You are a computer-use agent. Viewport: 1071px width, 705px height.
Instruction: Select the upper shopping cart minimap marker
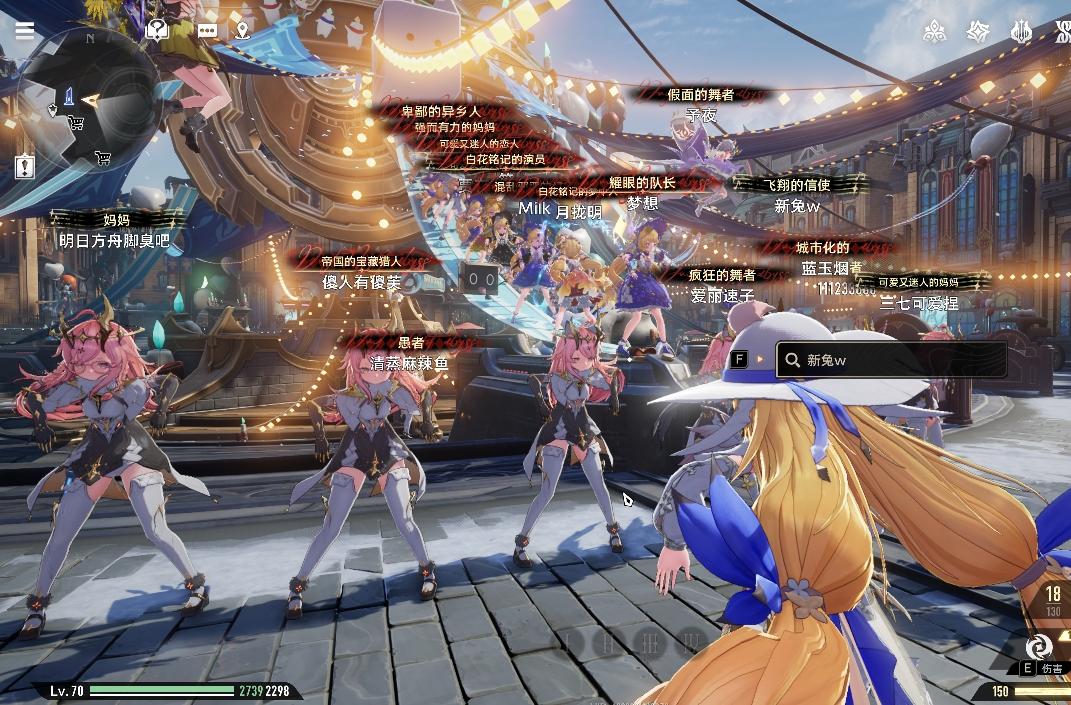pos(75,123)
